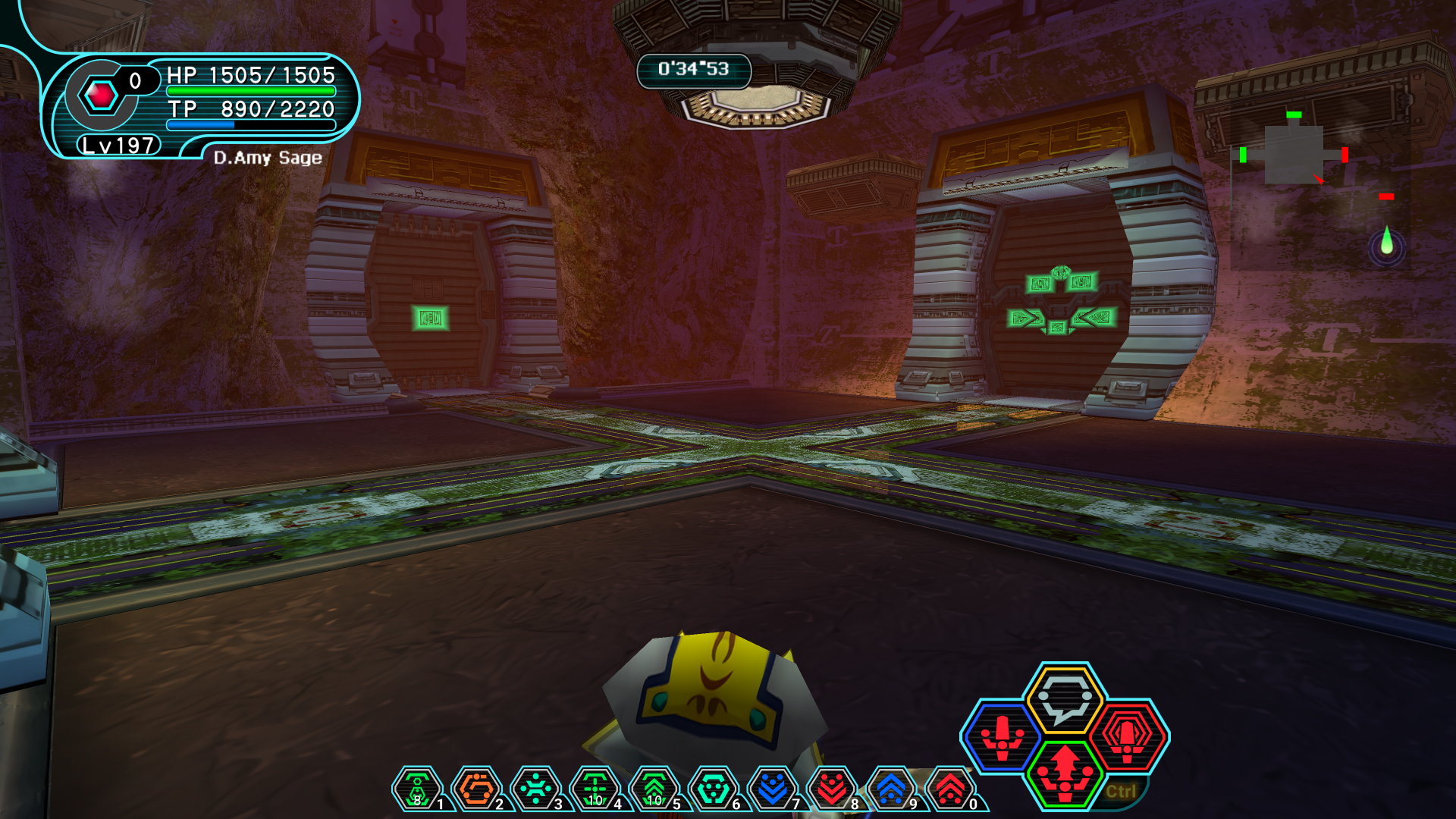Trigger the red-bordered attack hexagon with concentric rings
This screenshot has height=819, width=1456.
click(x=1128, y=736)
